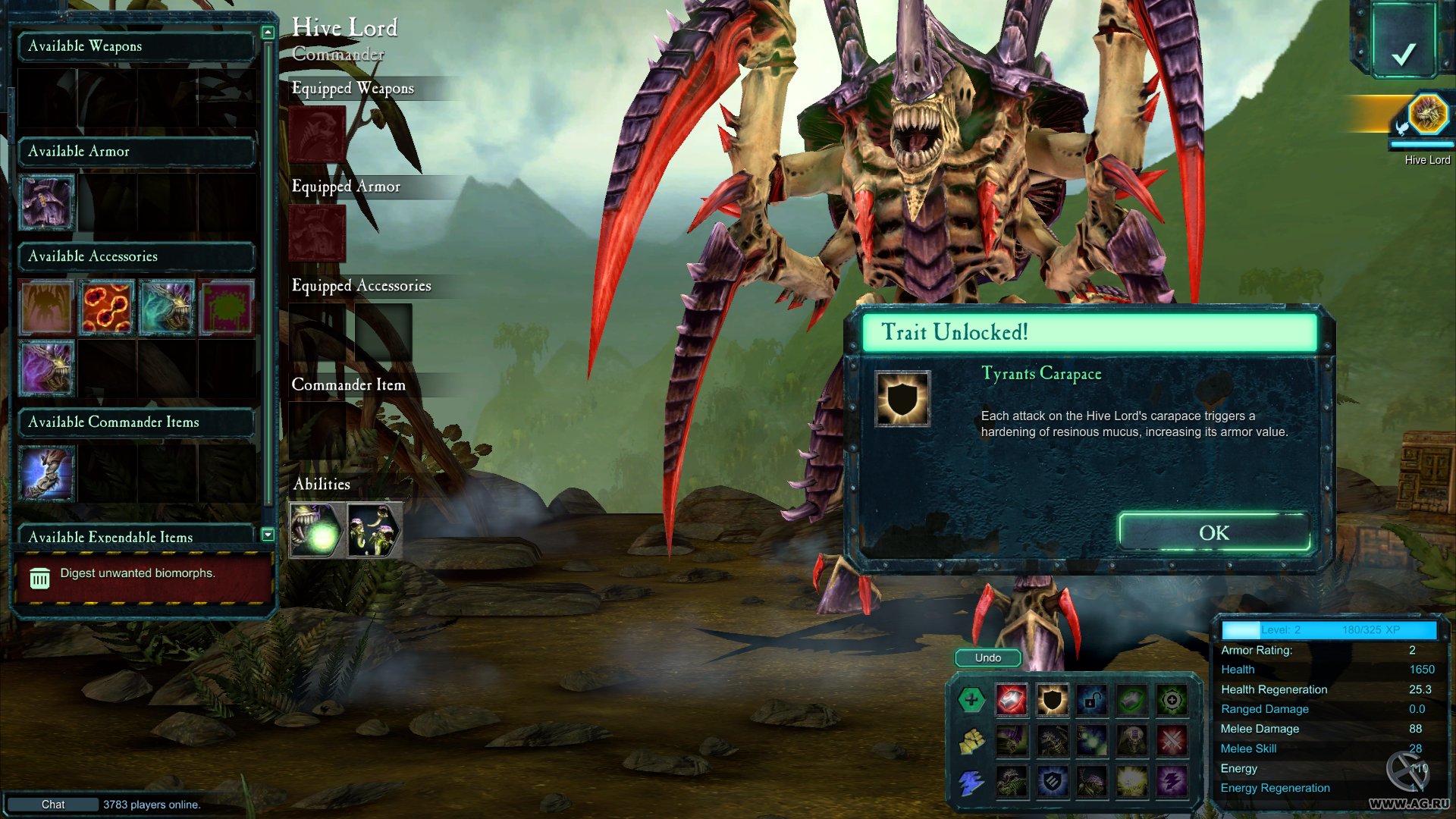Select the Hive Lord commander portrait
Screen dimensions: 1456x819
click(1427, 115)
